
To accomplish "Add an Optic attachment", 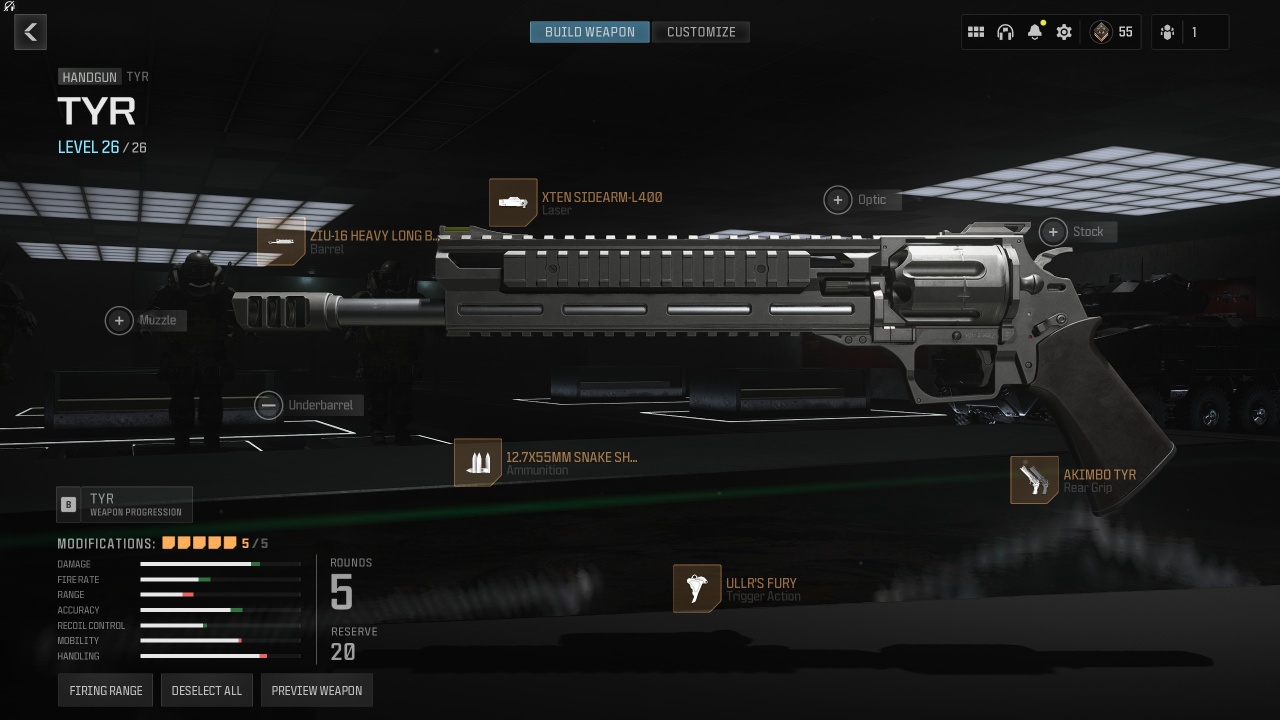I will click(838, 200).
